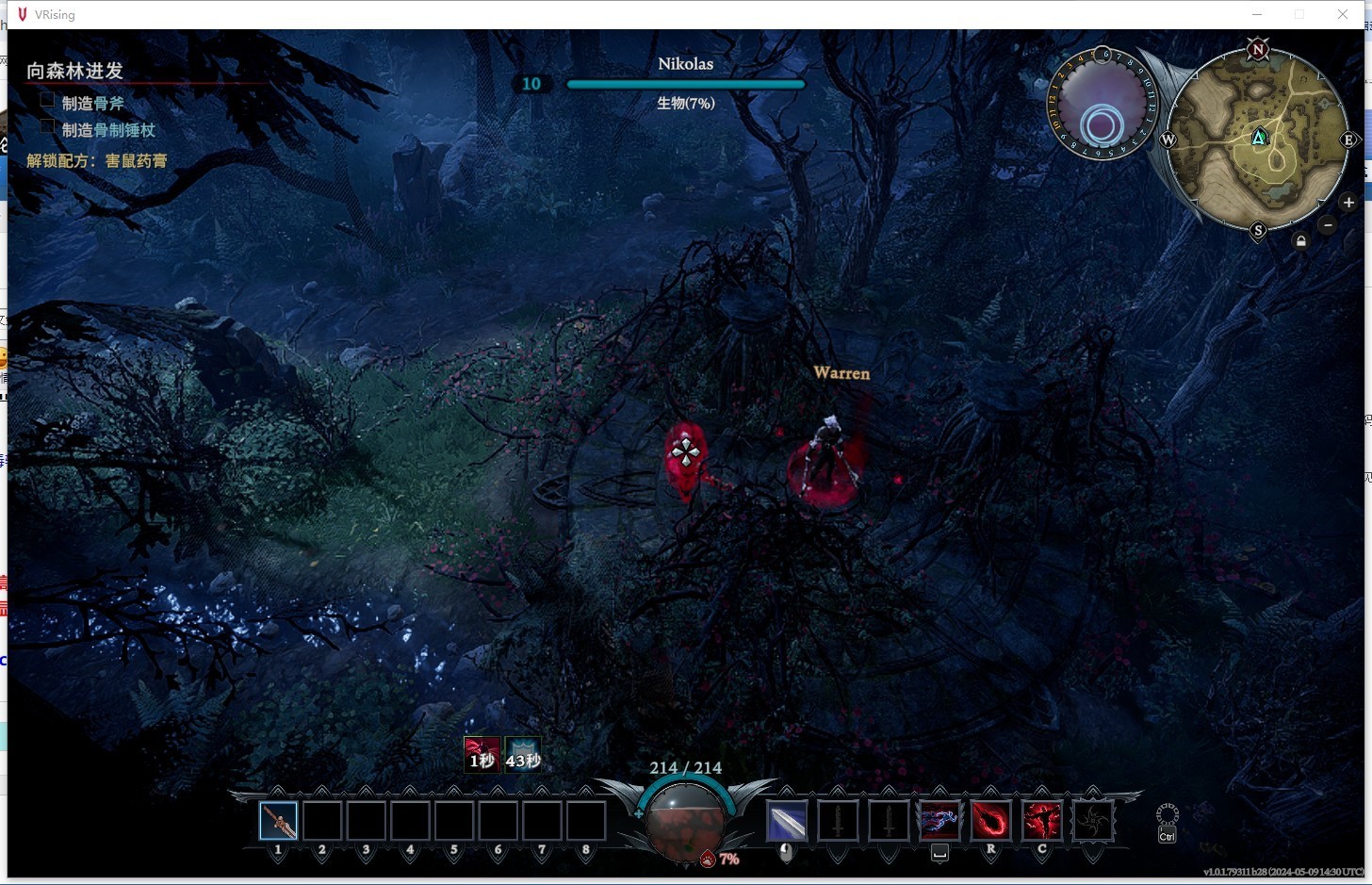Select the 制造骨斧 quest objective
The width and height of the screenshot is (1372, 885).
92,103
